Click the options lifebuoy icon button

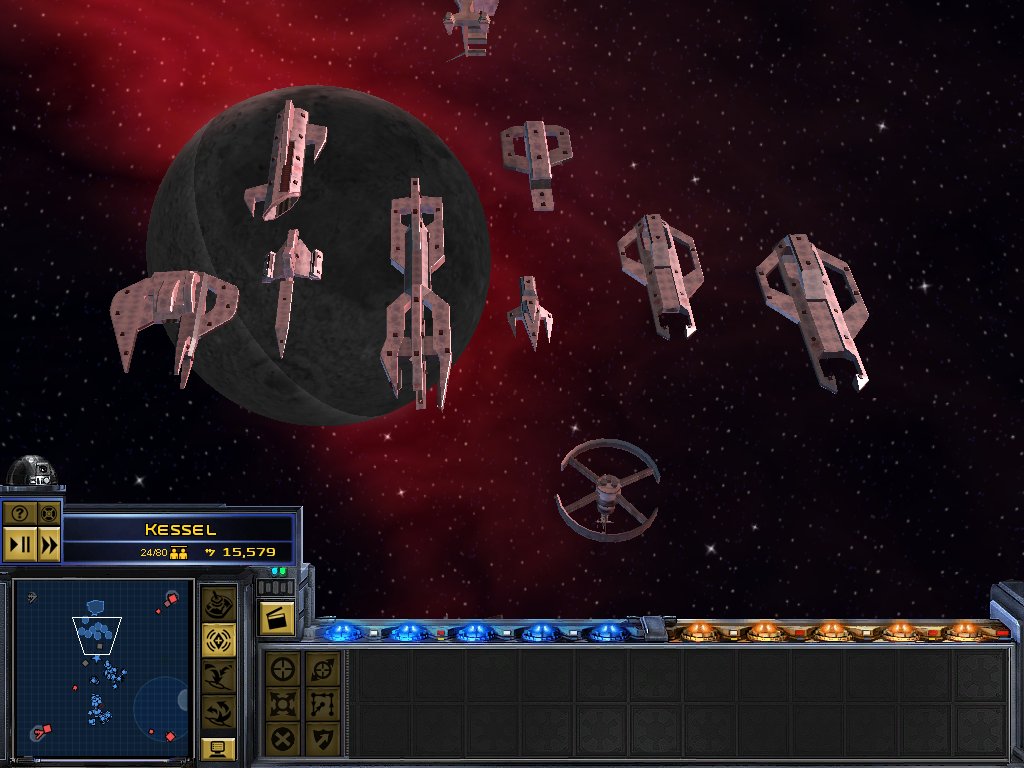click(x=48, y=515)
